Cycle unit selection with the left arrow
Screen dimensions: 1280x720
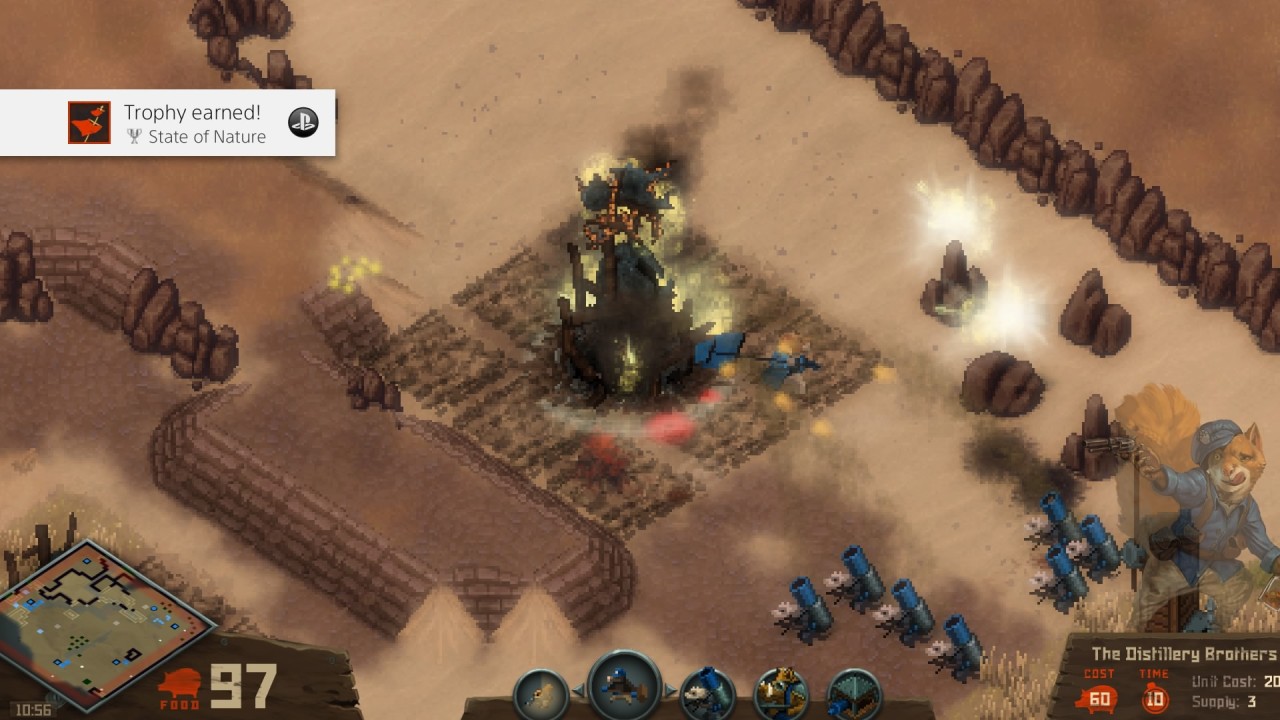577,690
